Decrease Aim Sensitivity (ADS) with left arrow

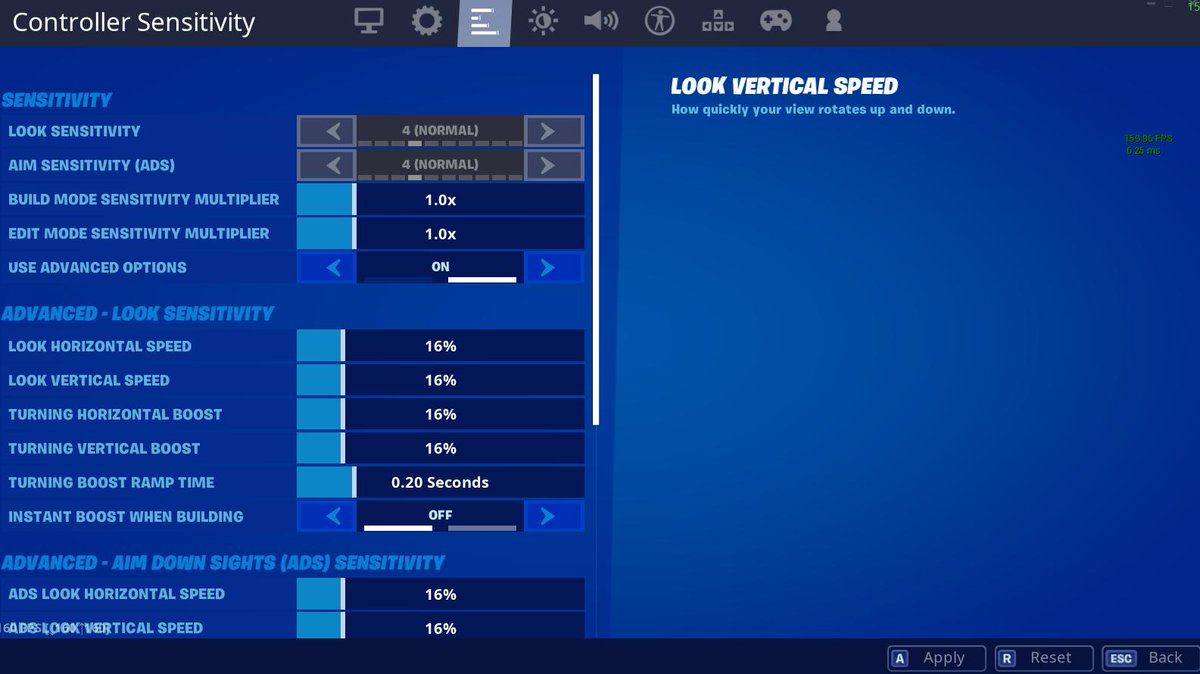(326, 165)
